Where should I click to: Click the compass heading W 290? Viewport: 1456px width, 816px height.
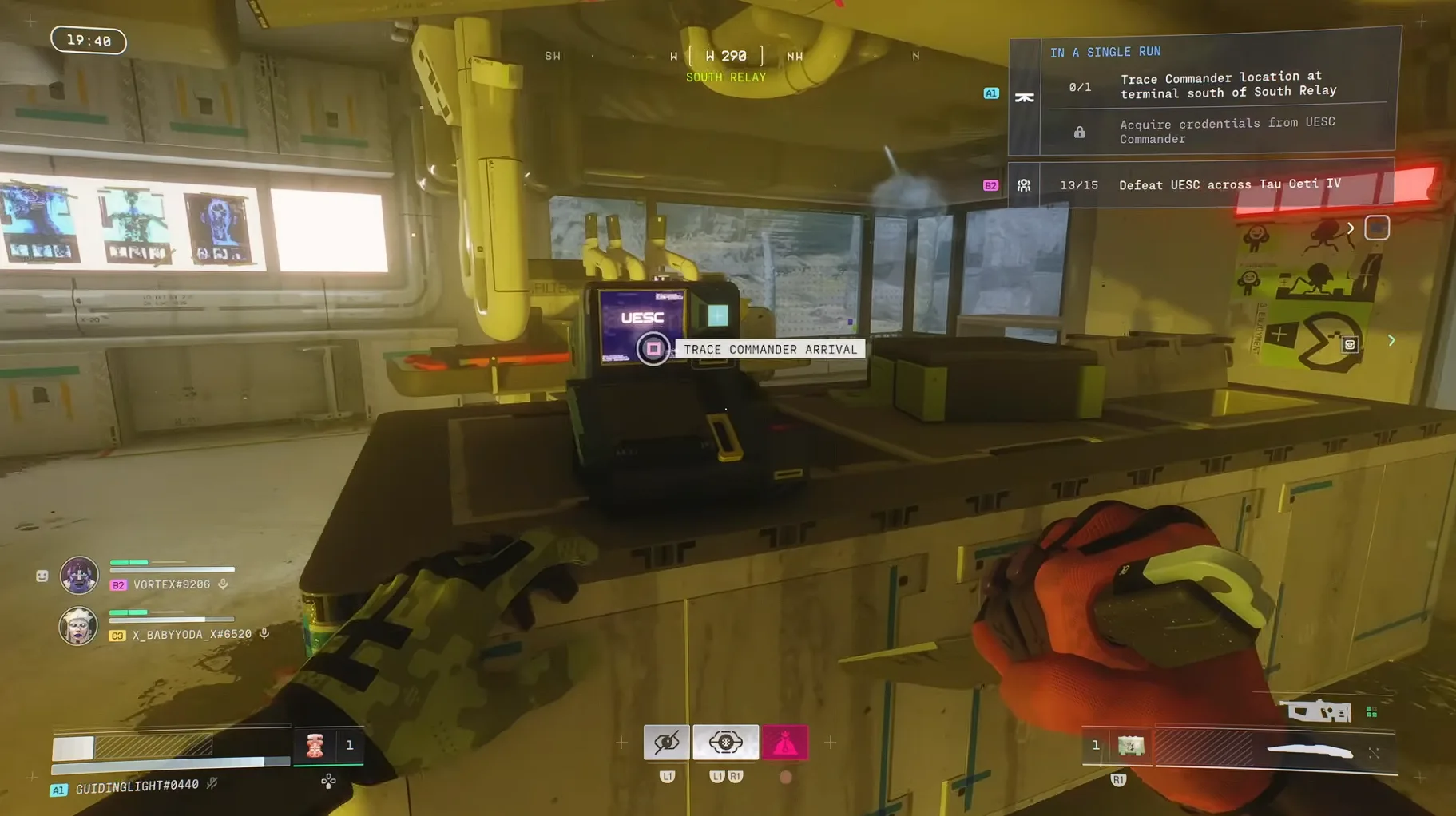tap(726, 56)
